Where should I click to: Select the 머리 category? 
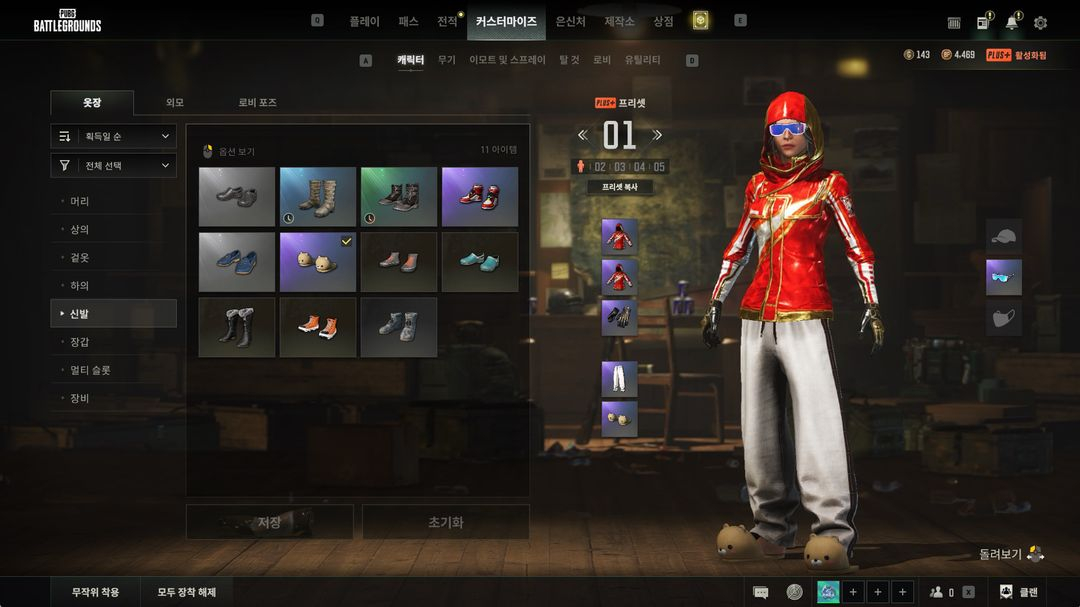click(x=80, y=201)
